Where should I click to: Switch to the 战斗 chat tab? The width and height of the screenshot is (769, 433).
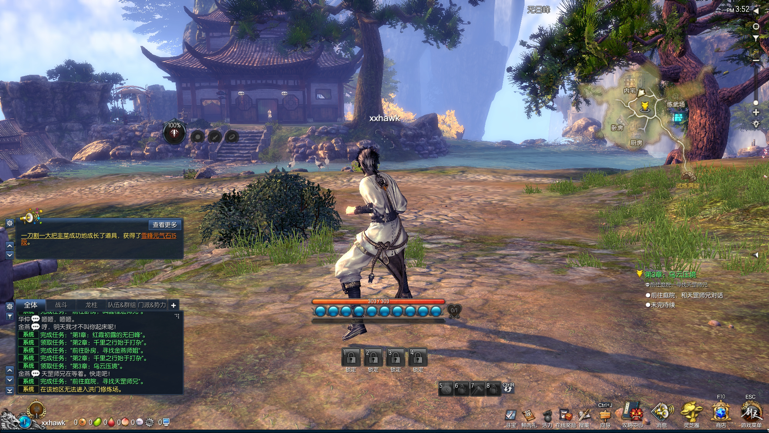pos(61,305)
